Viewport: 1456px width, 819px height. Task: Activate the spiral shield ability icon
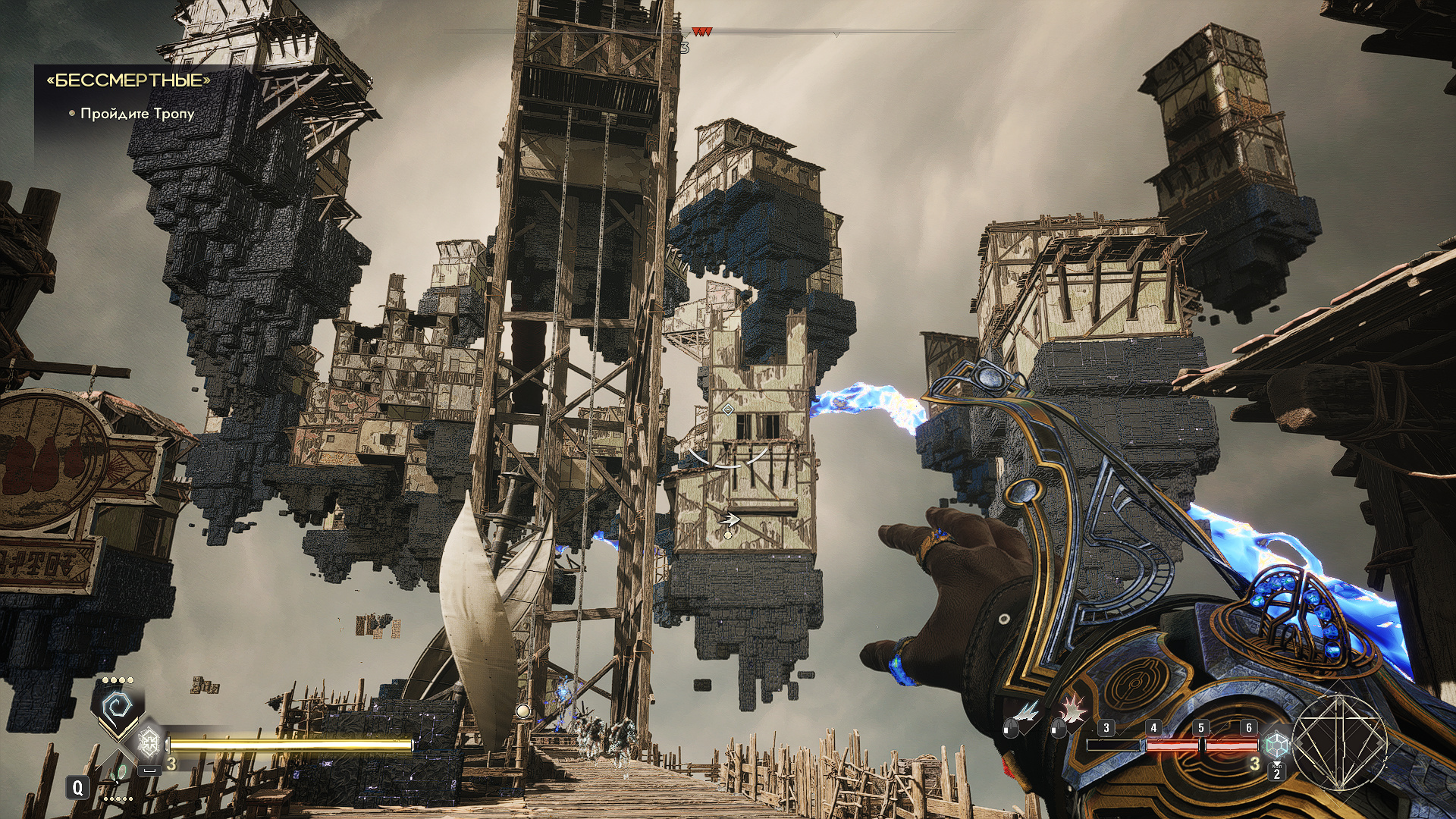[x=118, y=710]
